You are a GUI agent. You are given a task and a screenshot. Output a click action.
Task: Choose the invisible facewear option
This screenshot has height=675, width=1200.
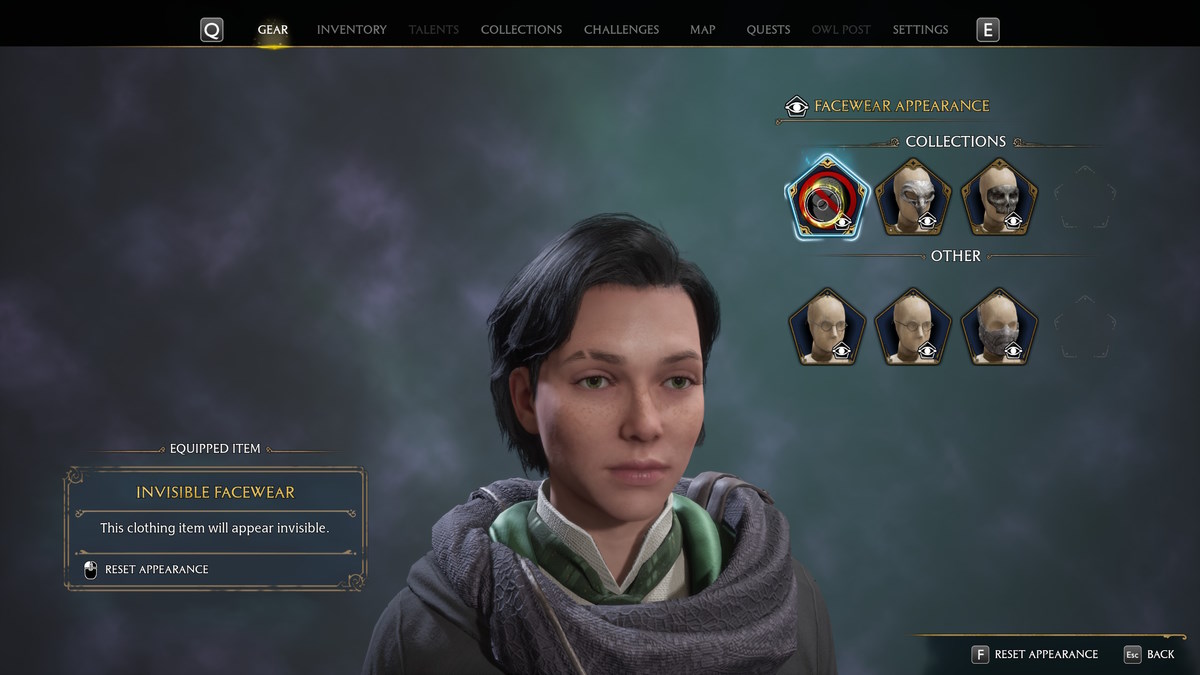click(x=827, y=198)
